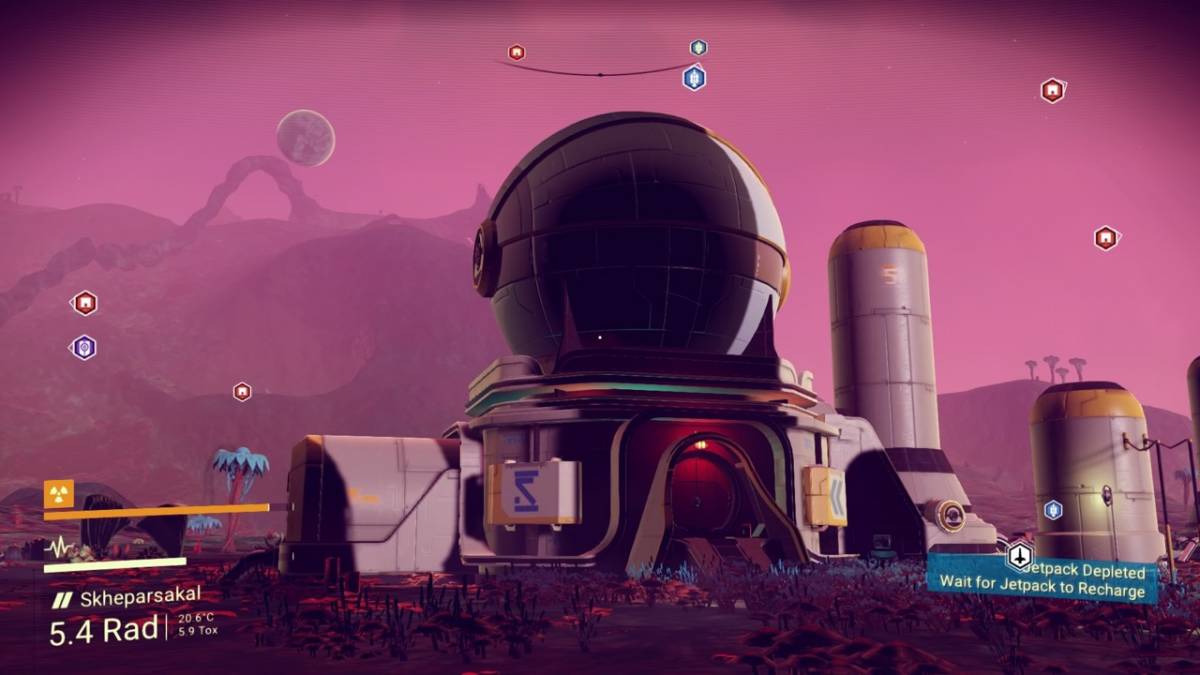Click the purple hexagon waypoint marker

pyautogui.click(x=84, y=347)
